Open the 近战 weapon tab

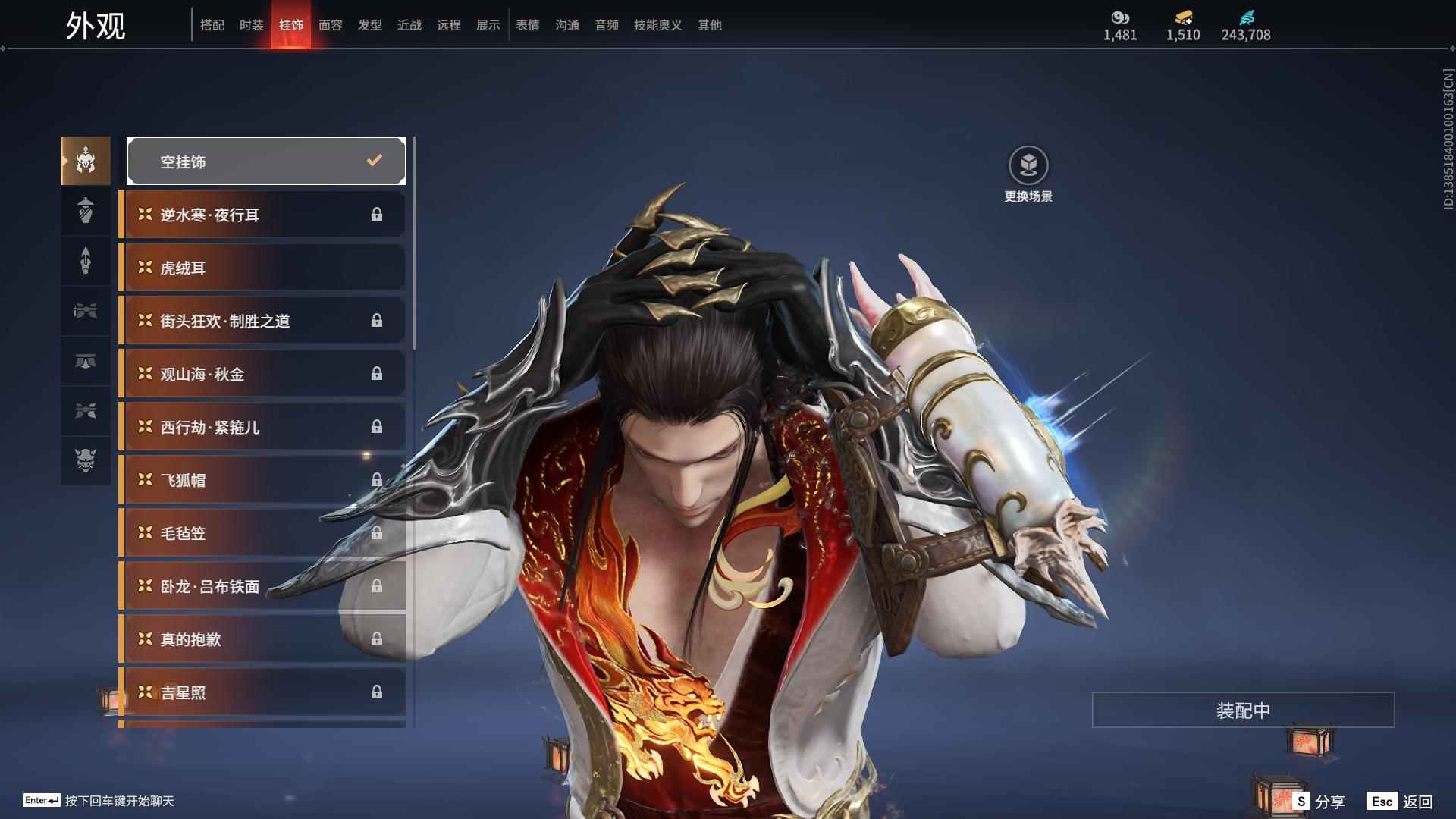[x=409, y=25]
